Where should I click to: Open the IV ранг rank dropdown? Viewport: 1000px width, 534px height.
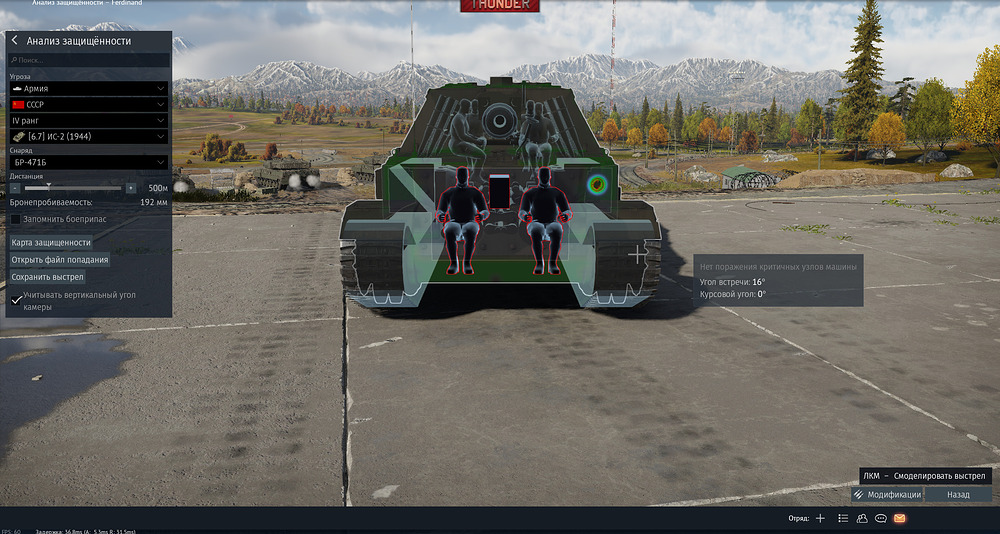(88, 120)
